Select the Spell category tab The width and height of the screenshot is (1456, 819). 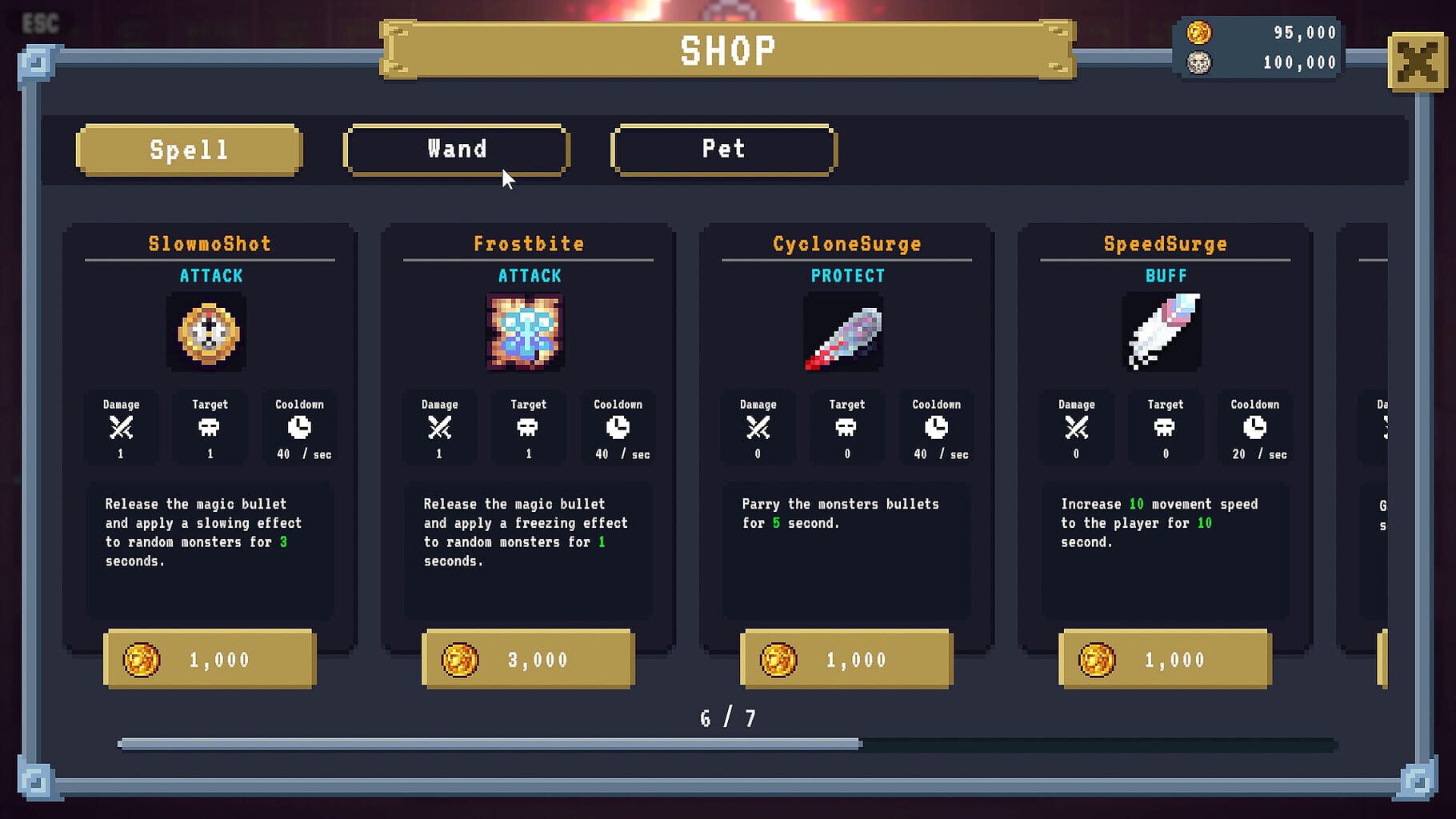[189, 149]
